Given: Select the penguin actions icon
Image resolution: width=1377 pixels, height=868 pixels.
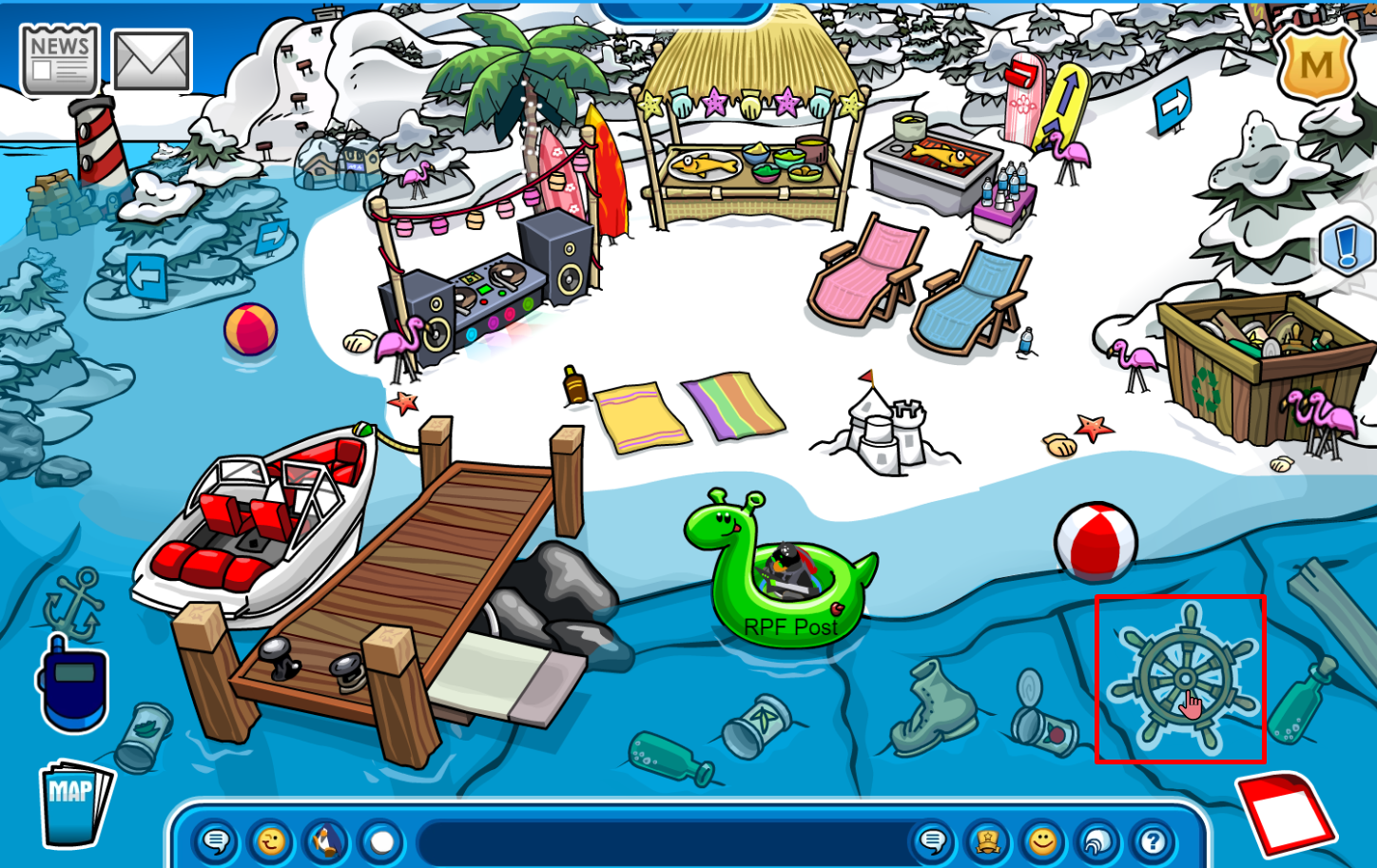Looking at the screenshot, I should (x=327, y=840).
